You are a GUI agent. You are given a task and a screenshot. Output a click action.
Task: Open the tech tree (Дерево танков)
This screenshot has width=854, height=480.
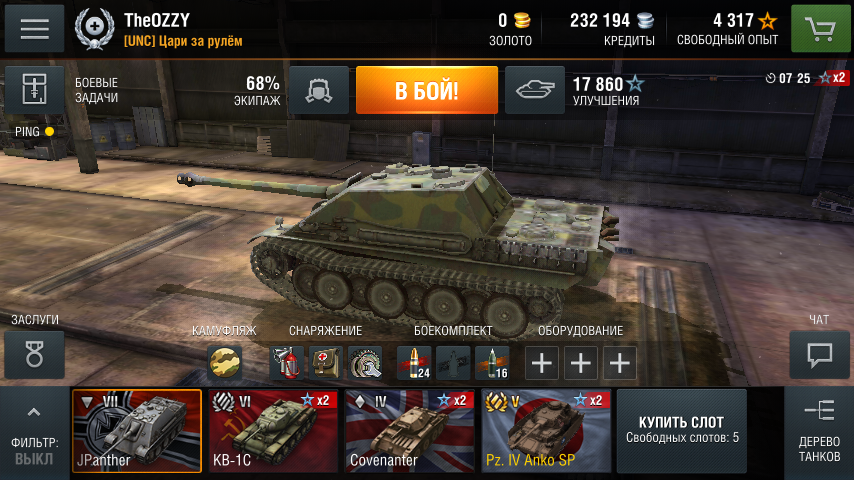click(819, 431)
